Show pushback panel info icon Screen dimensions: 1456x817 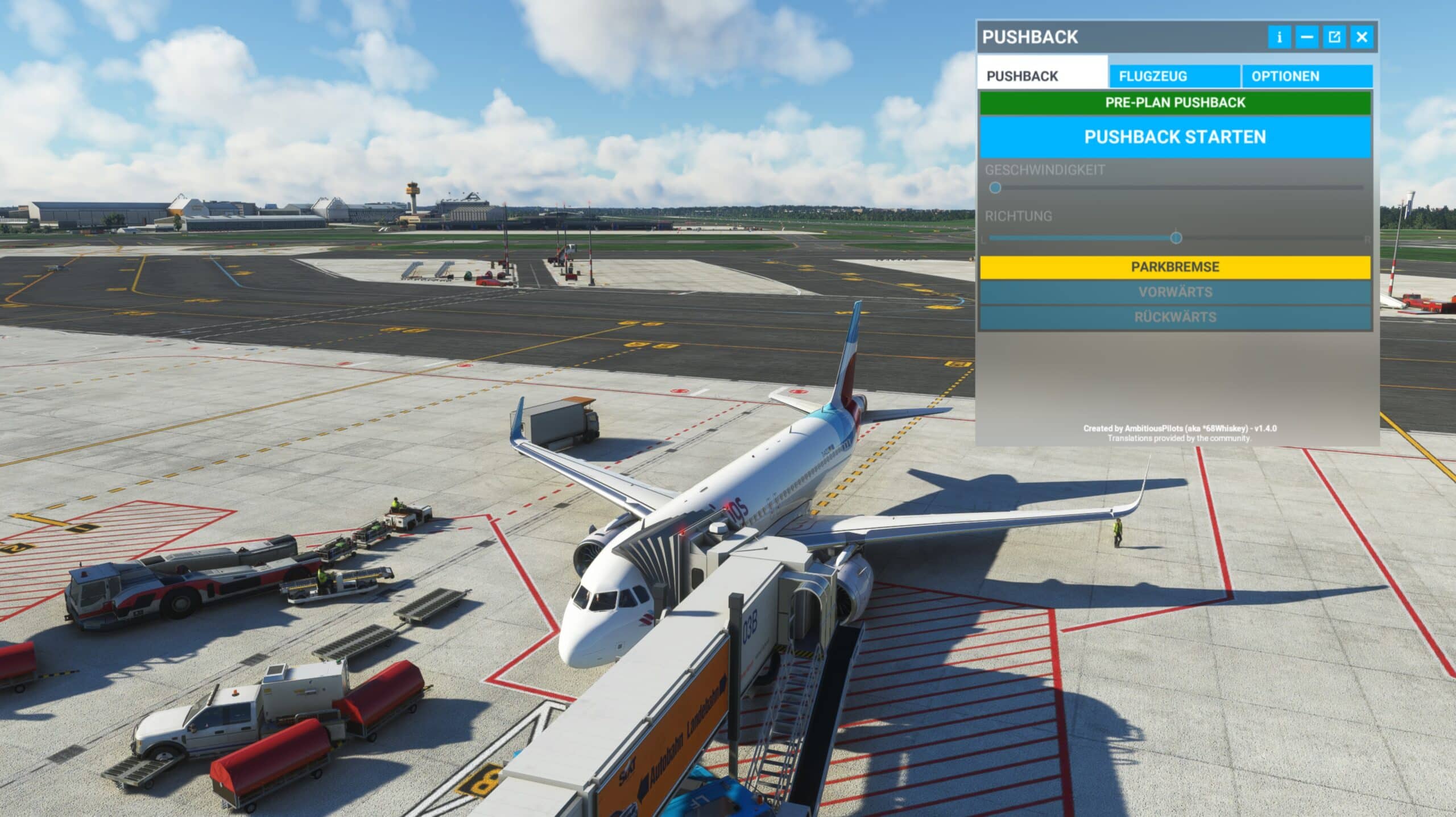click(1279, 38)
